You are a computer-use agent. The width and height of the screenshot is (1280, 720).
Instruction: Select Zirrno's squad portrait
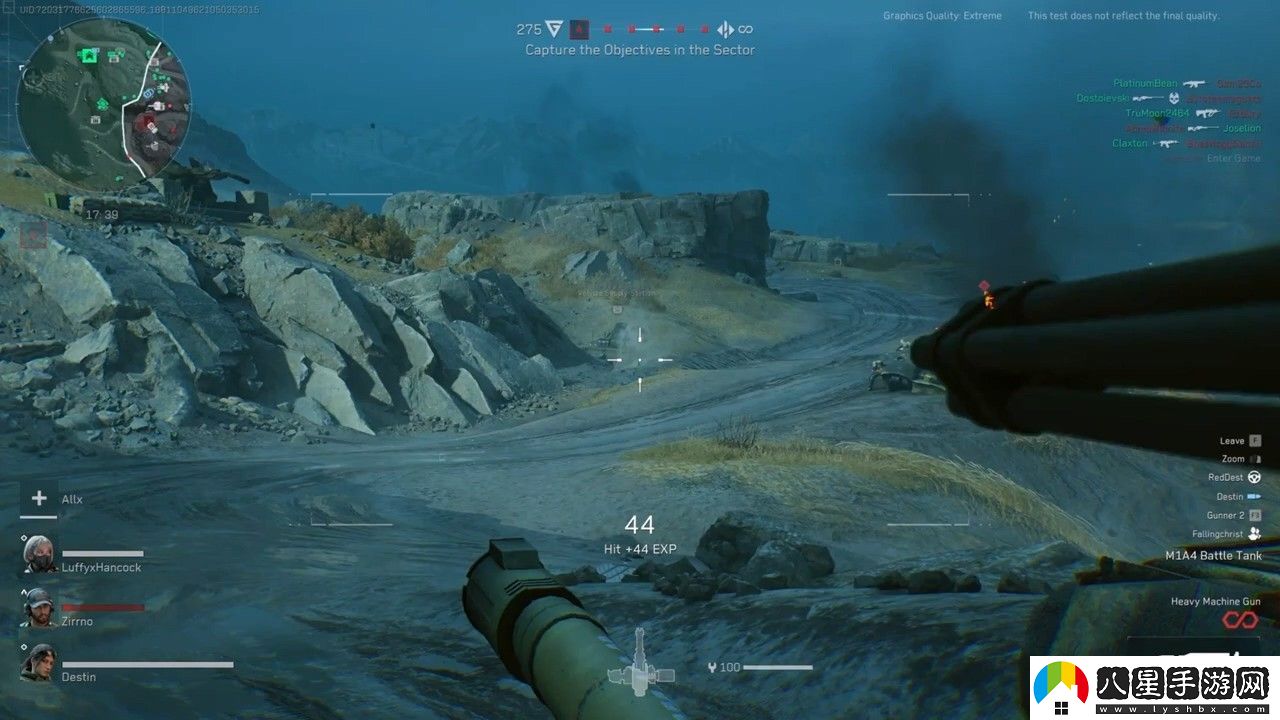(39, 607)
